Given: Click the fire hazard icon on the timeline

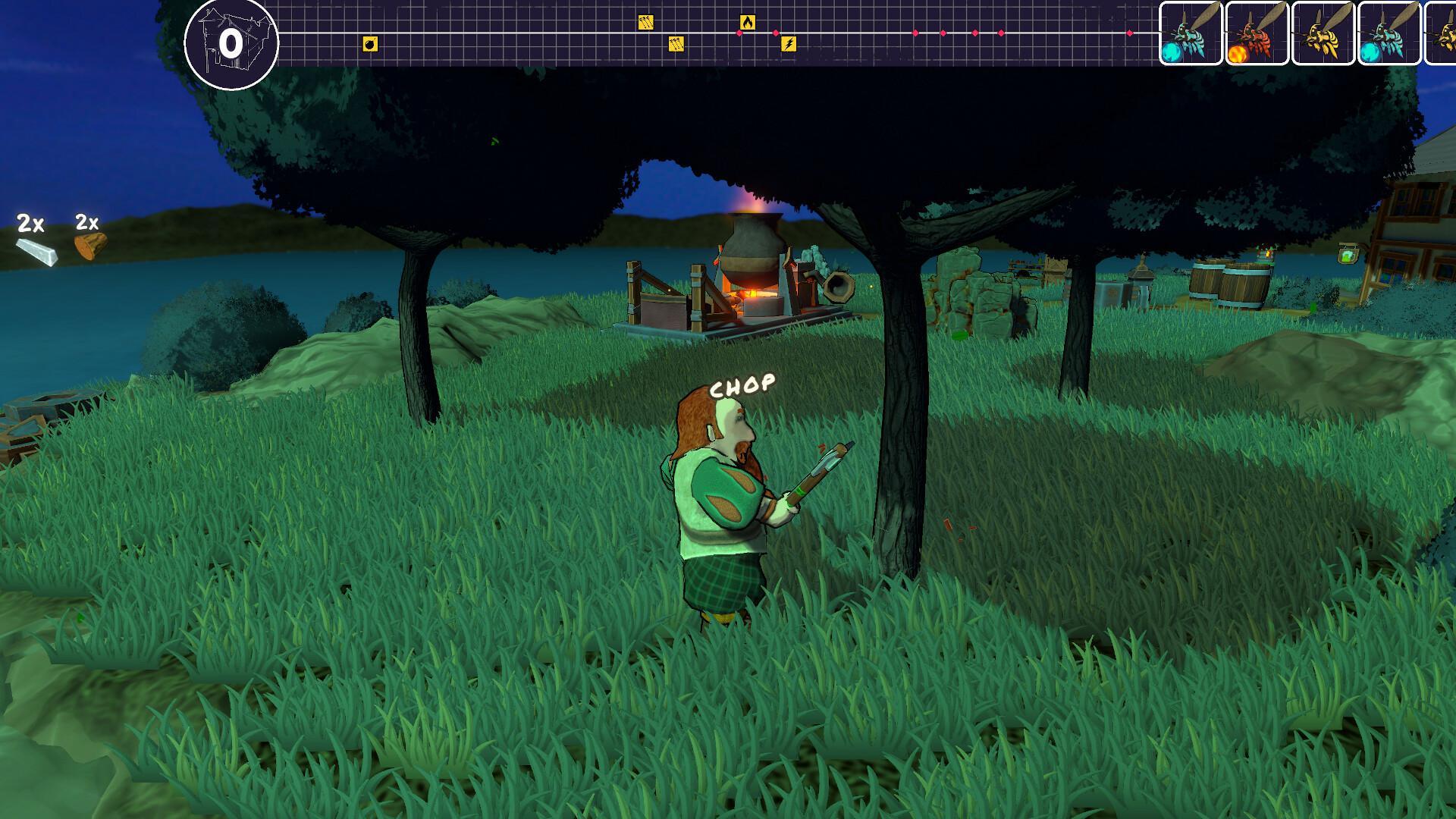Looking at the screenshot, I should pyautogui.click(x=748, y=21).
